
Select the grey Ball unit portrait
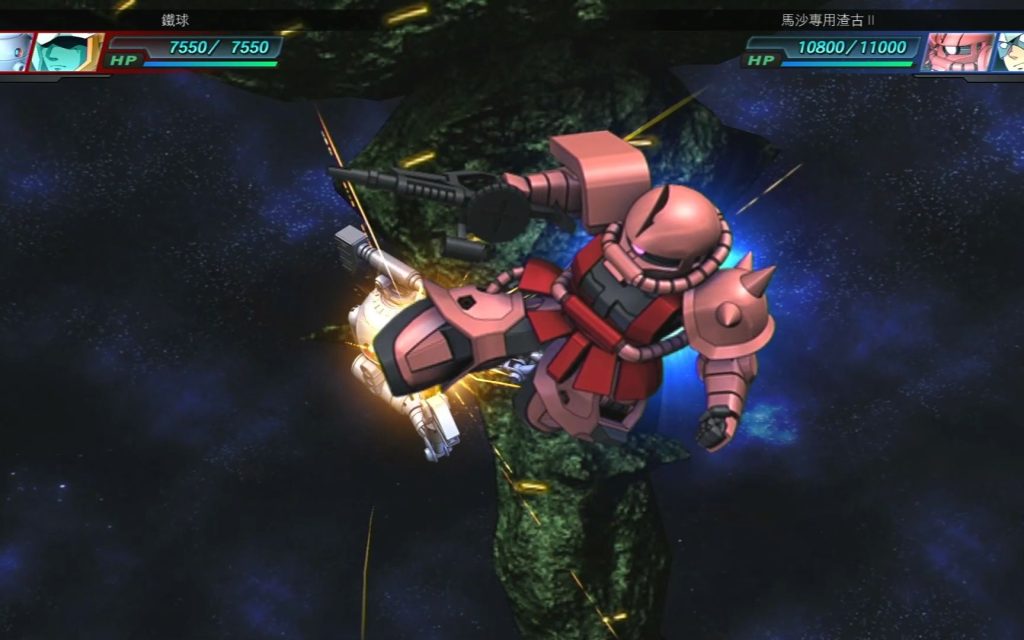pyautogui.click(x=14, y=51)
